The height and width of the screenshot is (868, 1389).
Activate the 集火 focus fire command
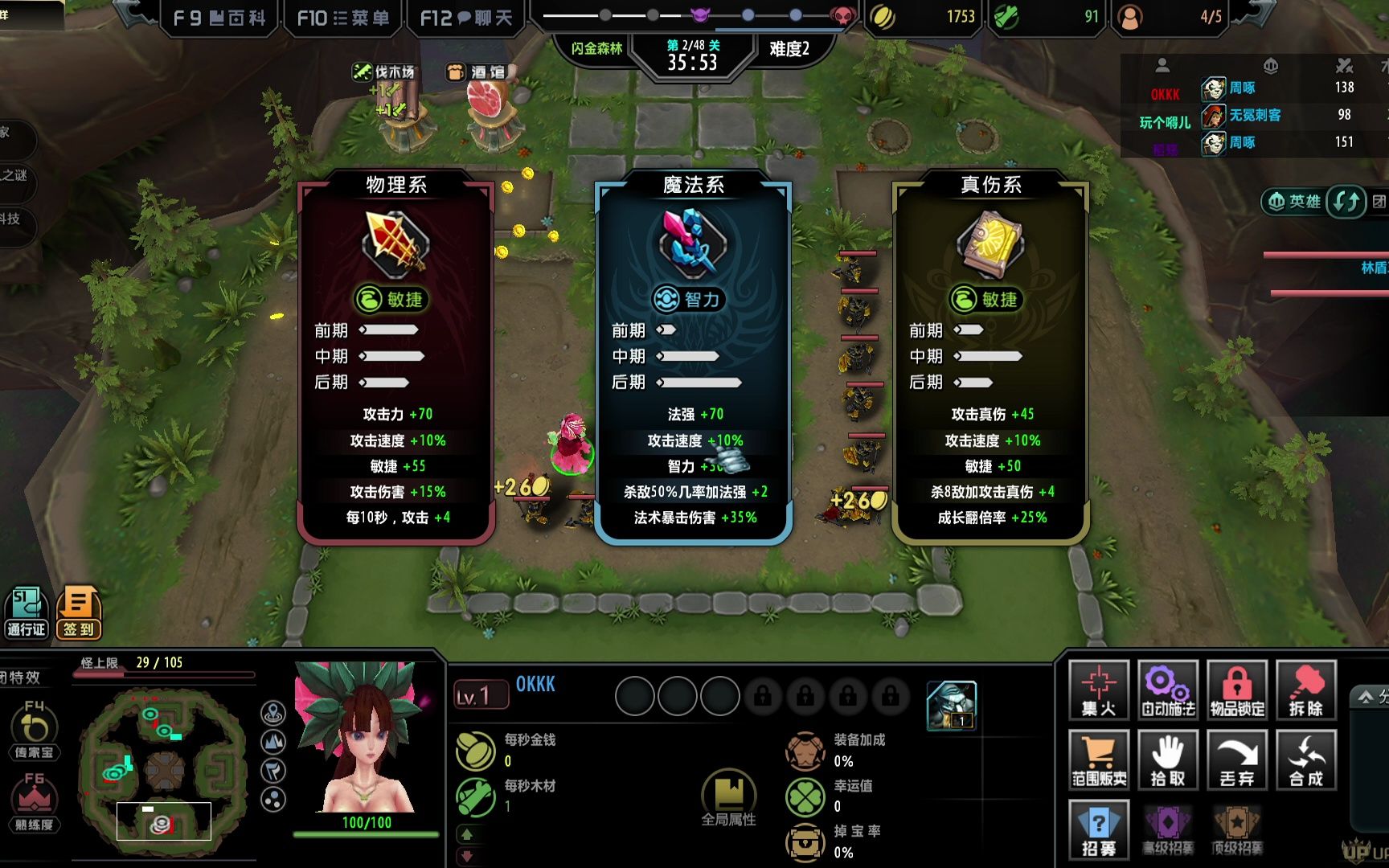[x=1099, y=690]
